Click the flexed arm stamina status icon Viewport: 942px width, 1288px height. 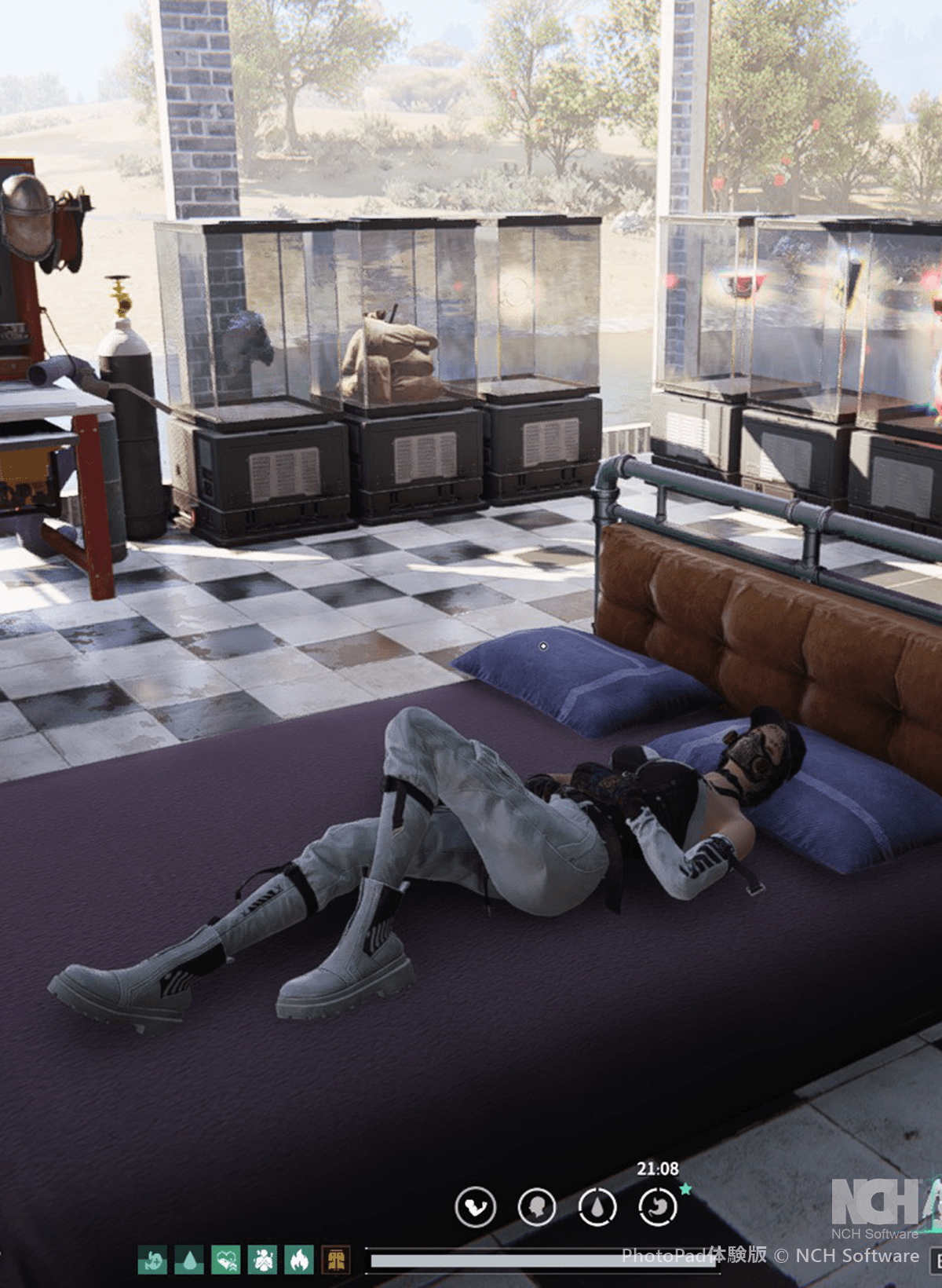(x=476, y=1206)
